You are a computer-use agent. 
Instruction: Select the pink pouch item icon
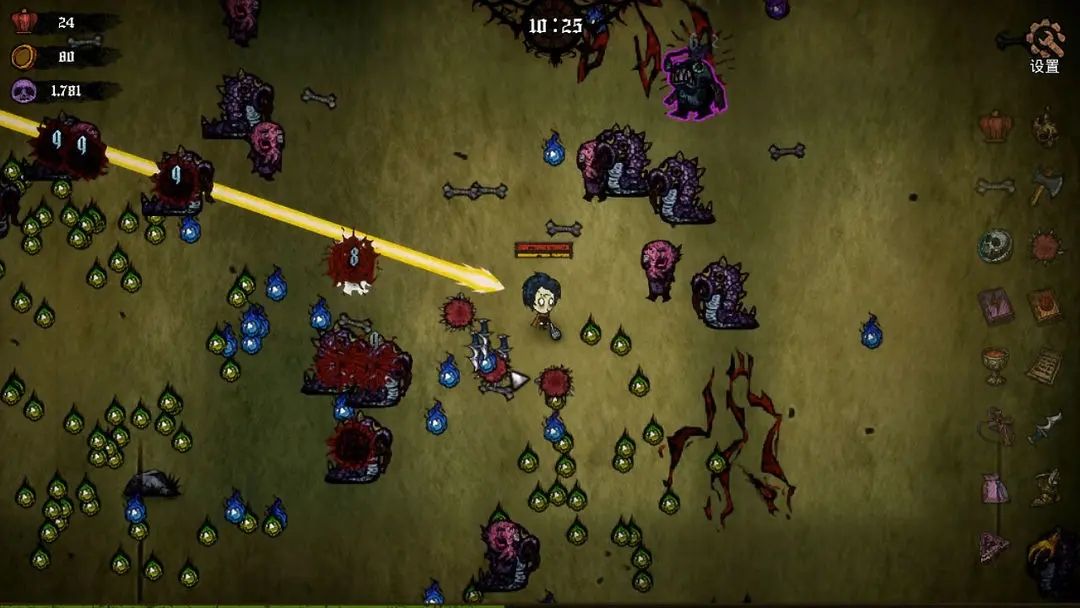(x=995, y=489)
